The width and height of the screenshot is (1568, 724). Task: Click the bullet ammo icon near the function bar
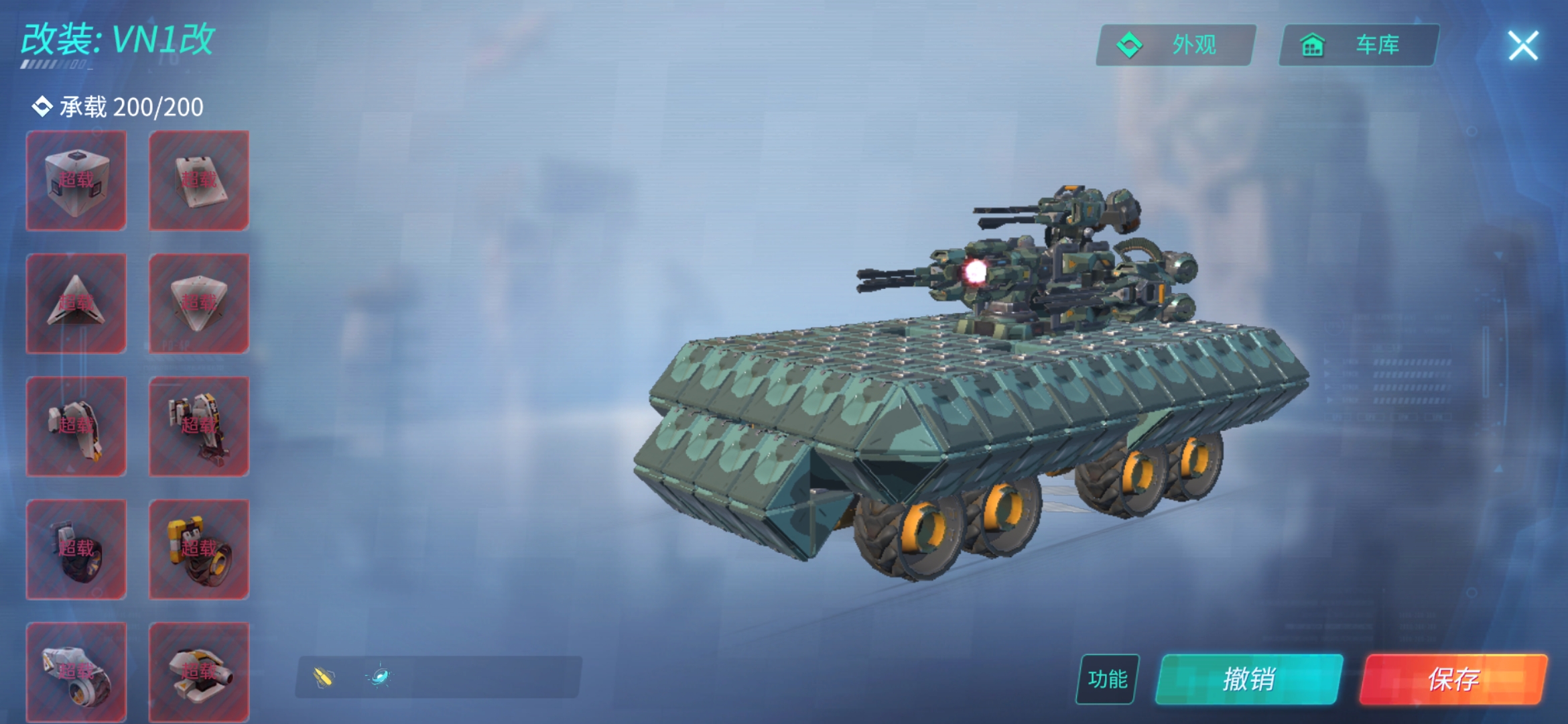322,676
